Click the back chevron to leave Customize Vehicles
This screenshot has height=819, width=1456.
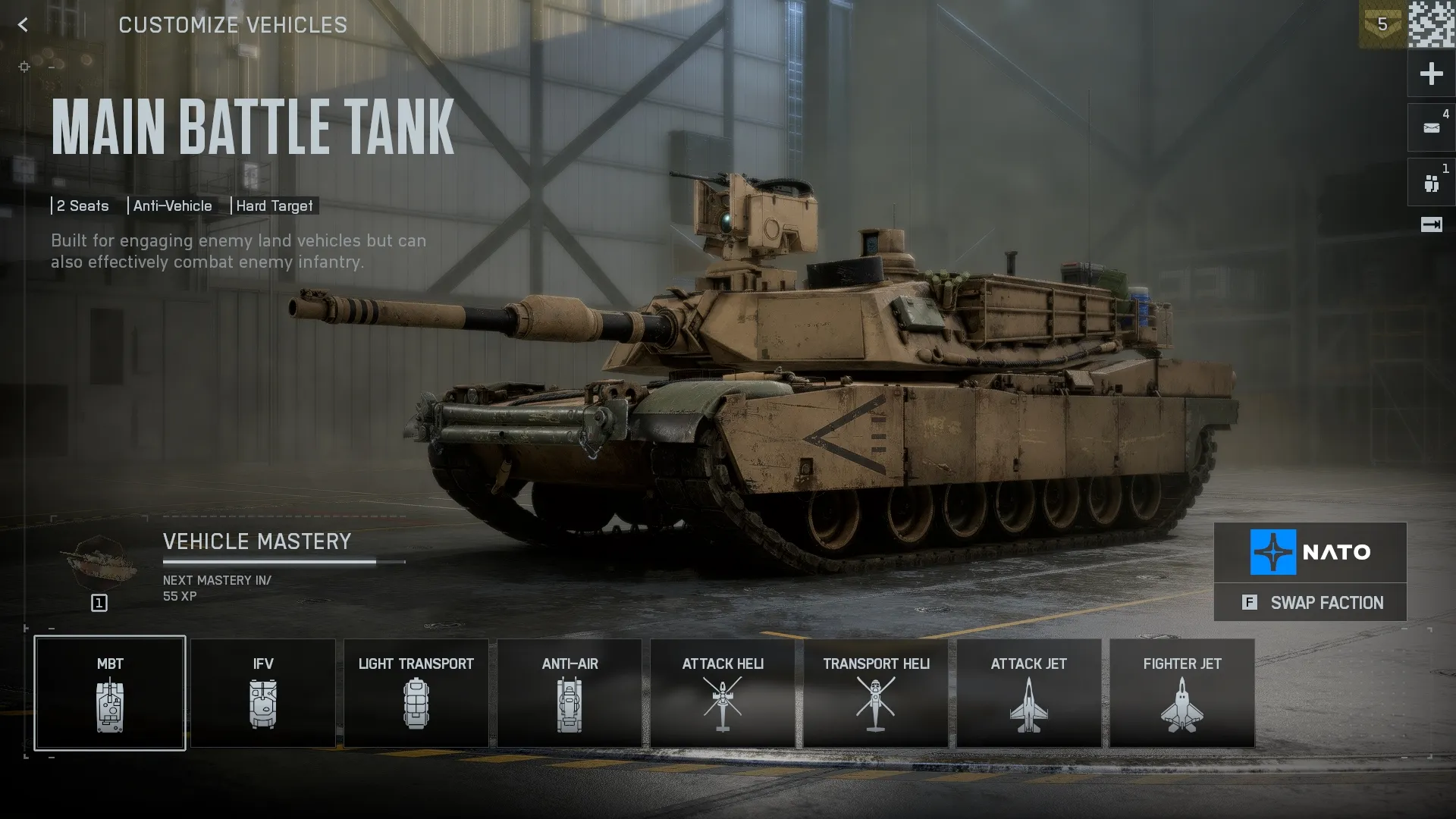[x=24, y=25]
